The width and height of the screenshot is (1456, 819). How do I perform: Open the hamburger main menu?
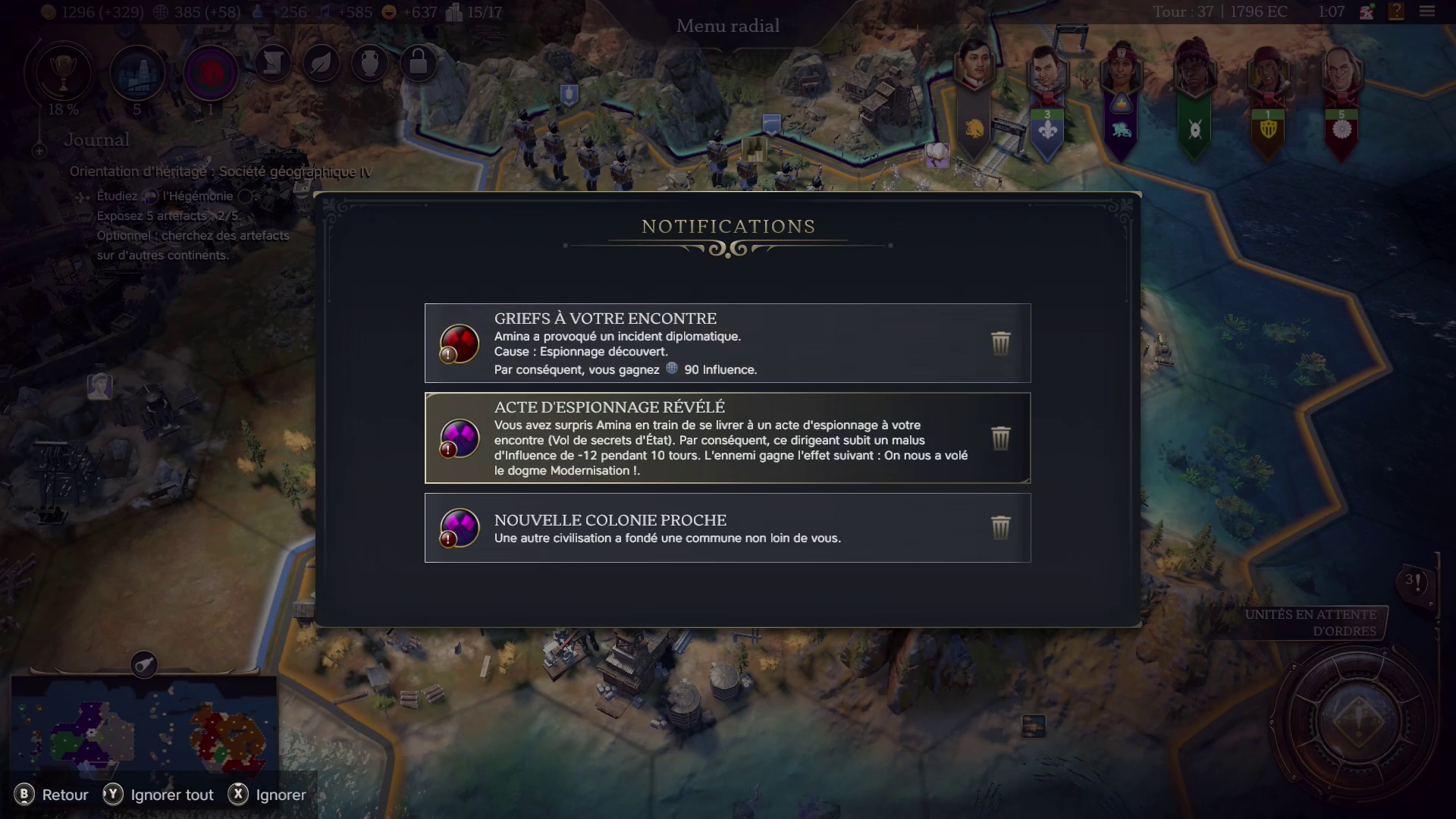pyautogui.click(x=1426, y=11)
